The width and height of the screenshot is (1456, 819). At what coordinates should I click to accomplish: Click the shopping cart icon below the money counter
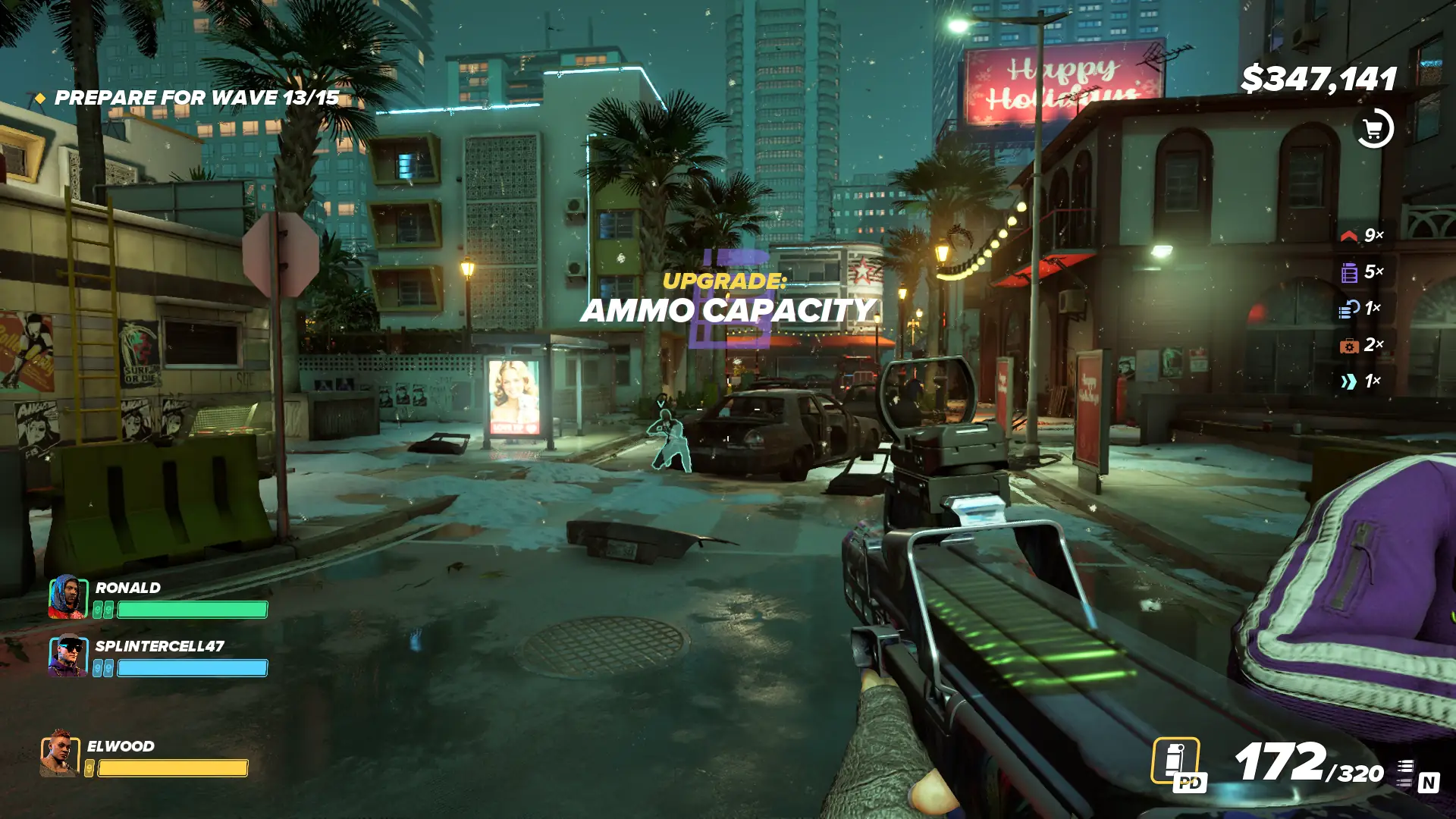[x=1375, y=127]
